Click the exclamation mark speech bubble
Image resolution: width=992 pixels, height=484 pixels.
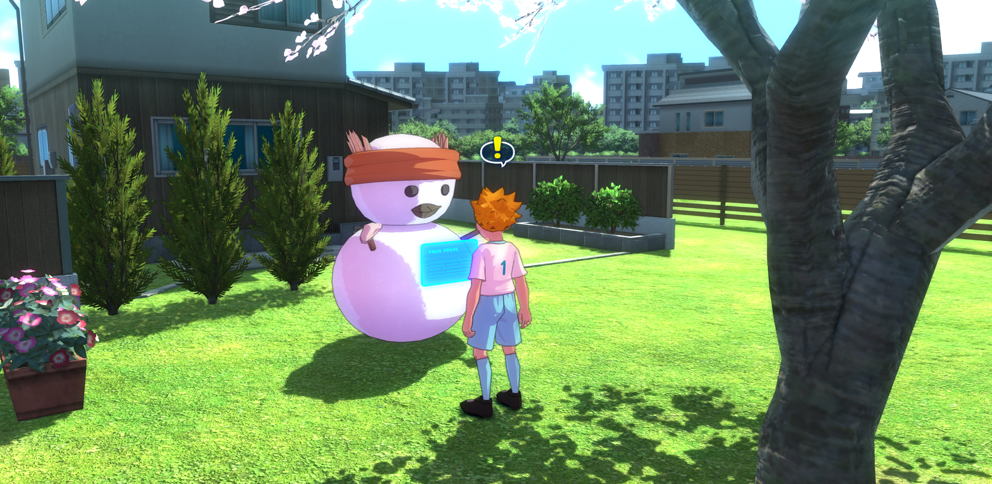coord(497,151)
